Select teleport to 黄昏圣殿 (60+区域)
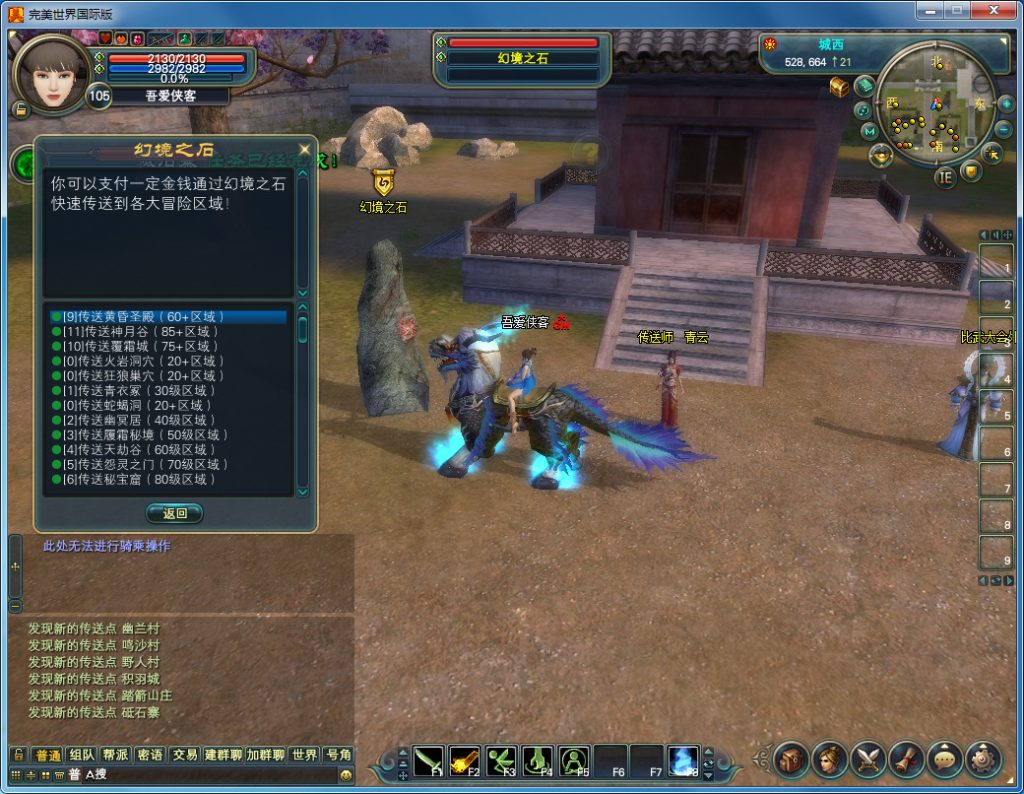The height and width of the screenshot is (794, 1024). coord(150,317)
